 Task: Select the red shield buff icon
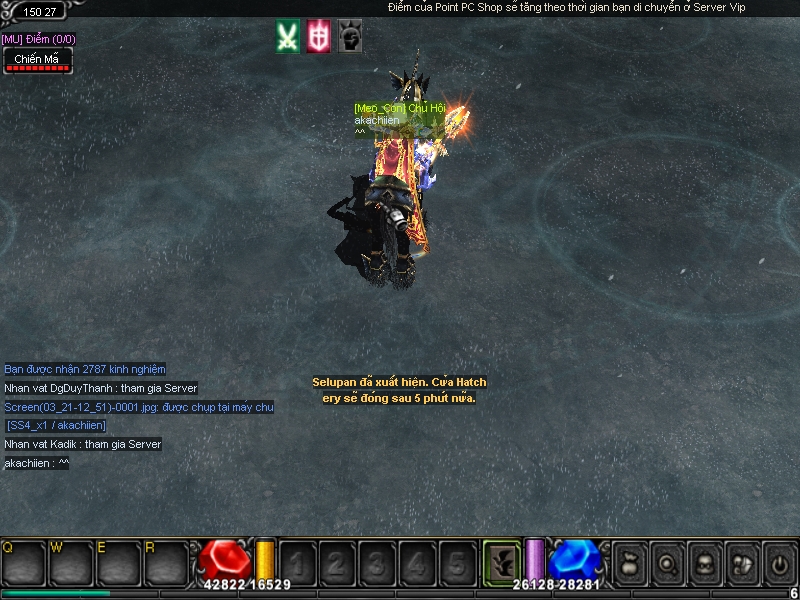(x=319, y=36)
